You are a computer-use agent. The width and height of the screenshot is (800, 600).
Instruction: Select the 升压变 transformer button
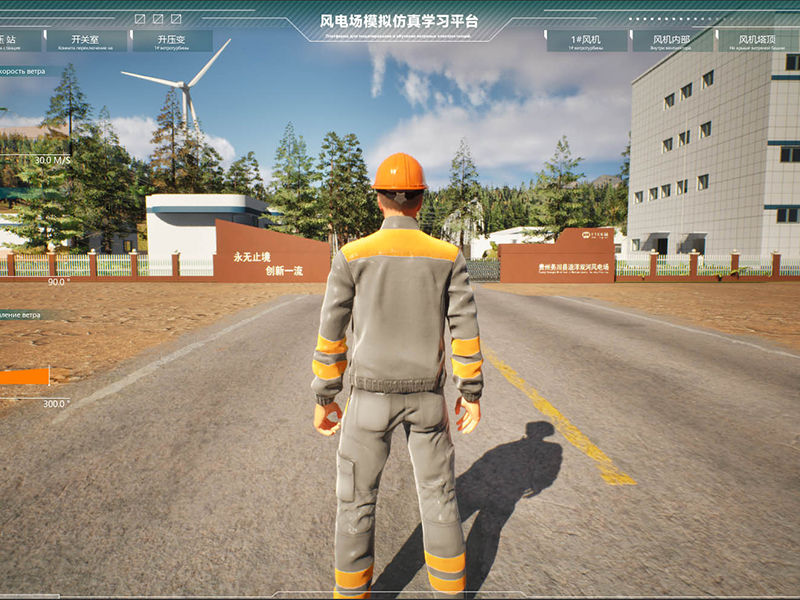click(172, 41)
